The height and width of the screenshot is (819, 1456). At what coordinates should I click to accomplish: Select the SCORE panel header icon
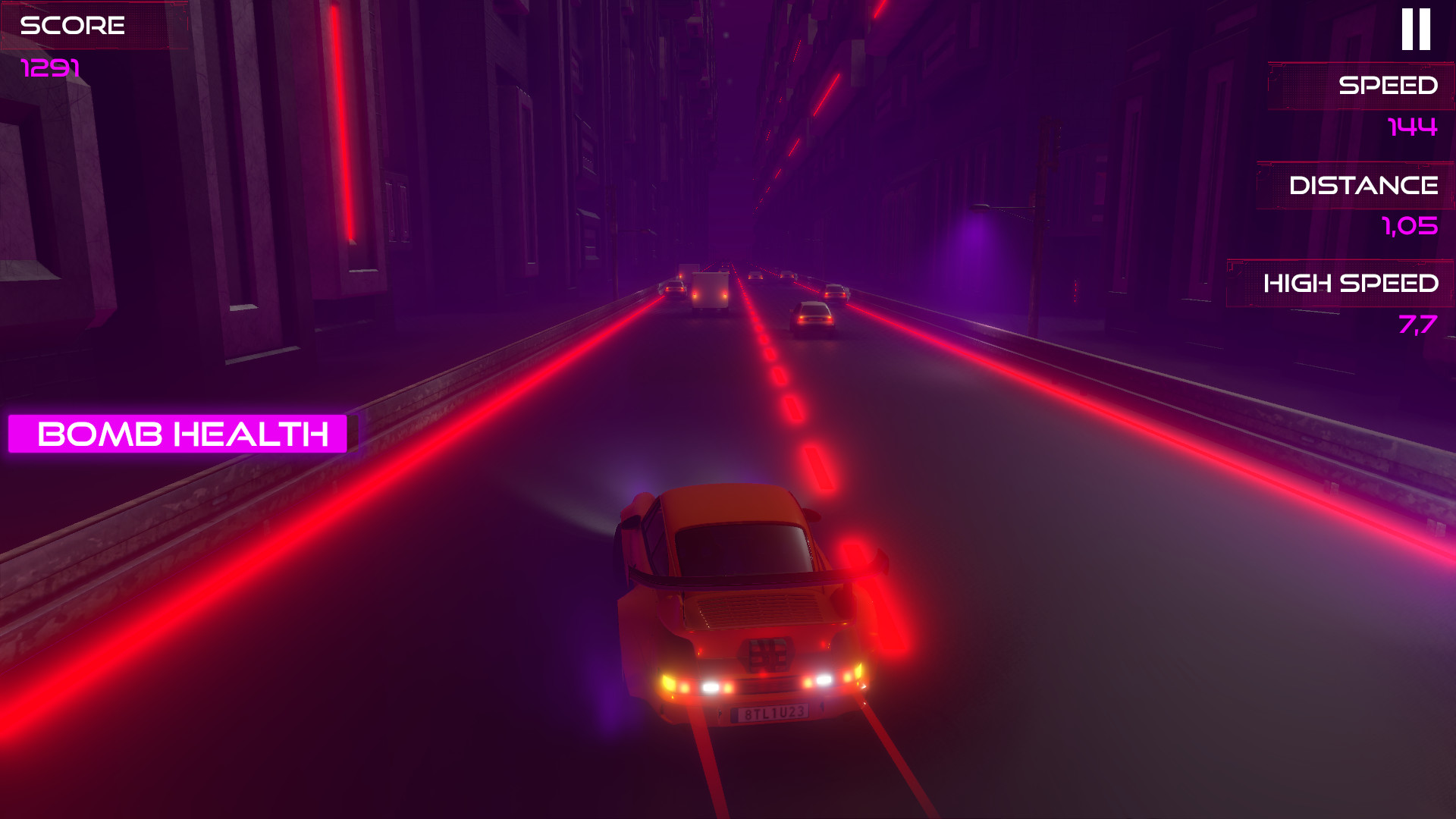tap(72, 27)
